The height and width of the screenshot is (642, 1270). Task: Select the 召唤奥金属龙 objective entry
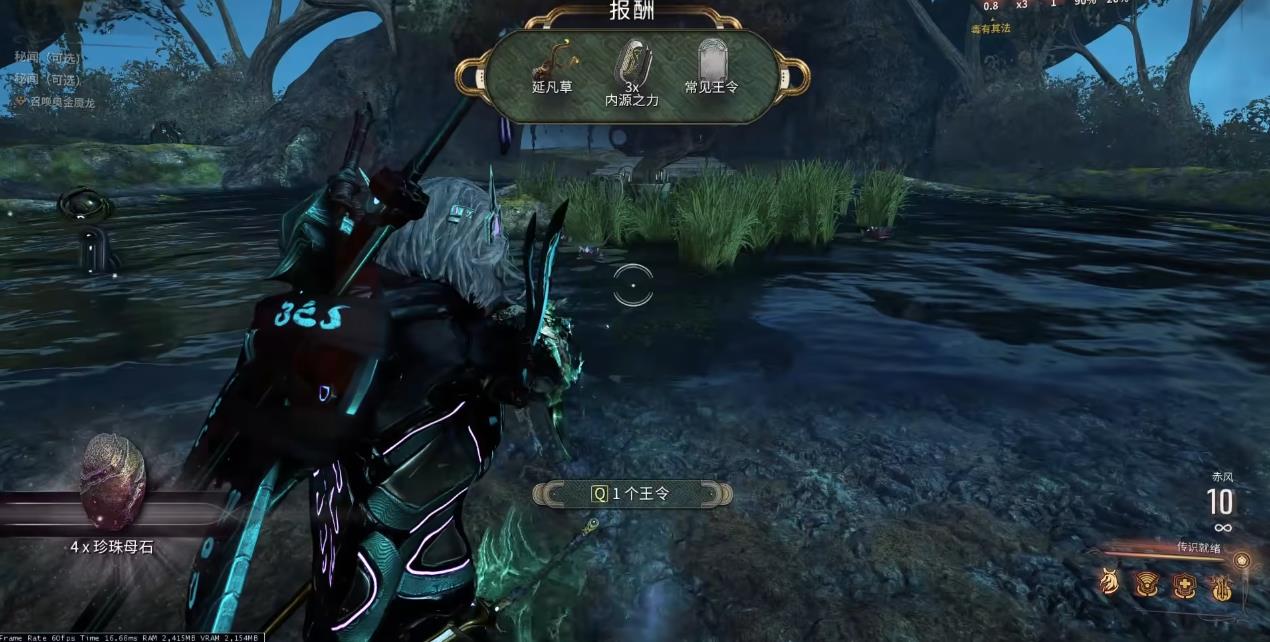60,102
